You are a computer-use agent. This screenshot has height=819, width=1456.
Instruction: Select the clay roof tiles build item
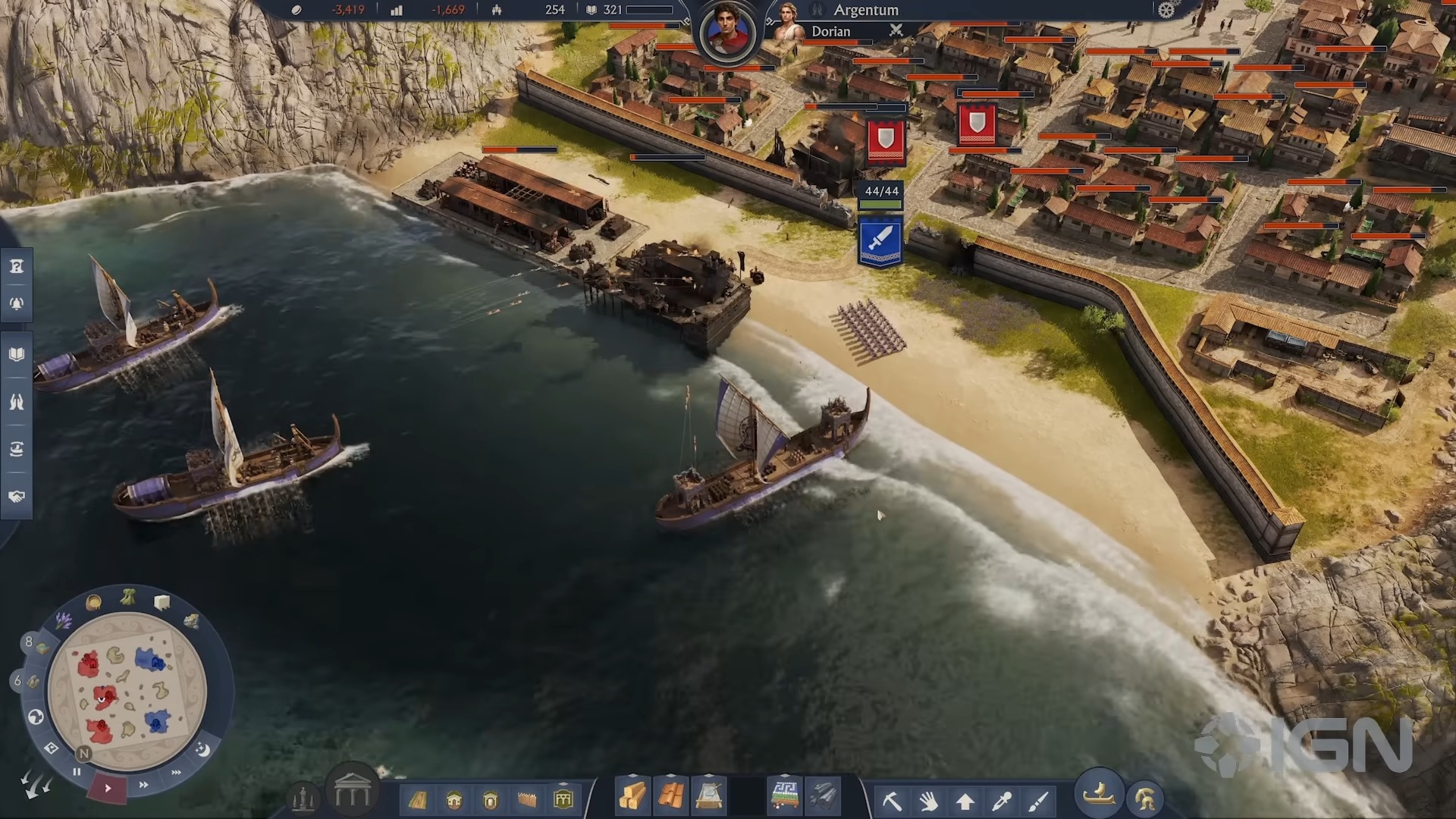tap(670, 796)
